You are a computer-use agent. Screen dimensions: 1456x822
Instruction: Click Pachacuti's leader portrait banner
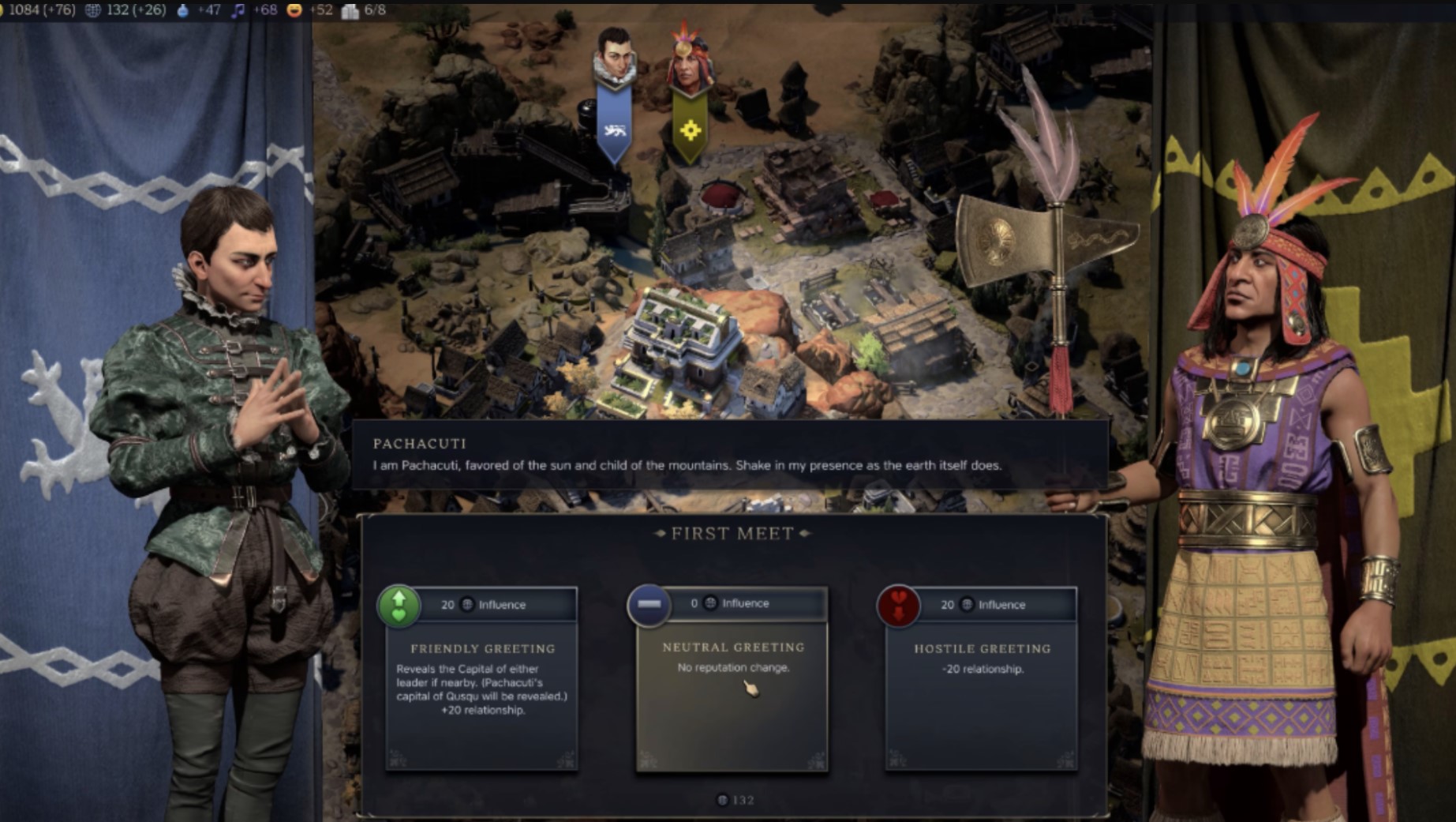(691, 95)
